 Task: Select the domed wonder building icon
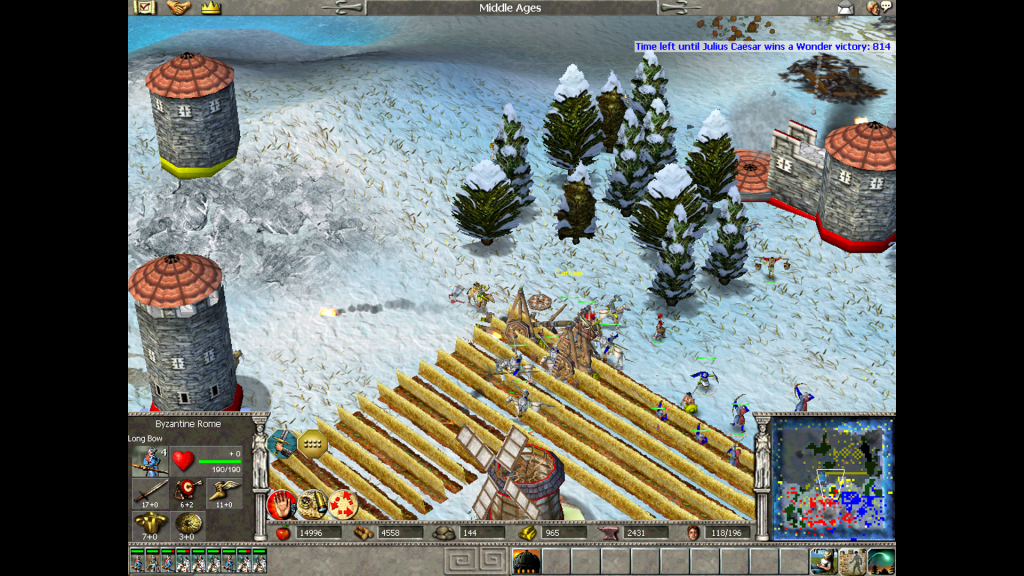526,561
